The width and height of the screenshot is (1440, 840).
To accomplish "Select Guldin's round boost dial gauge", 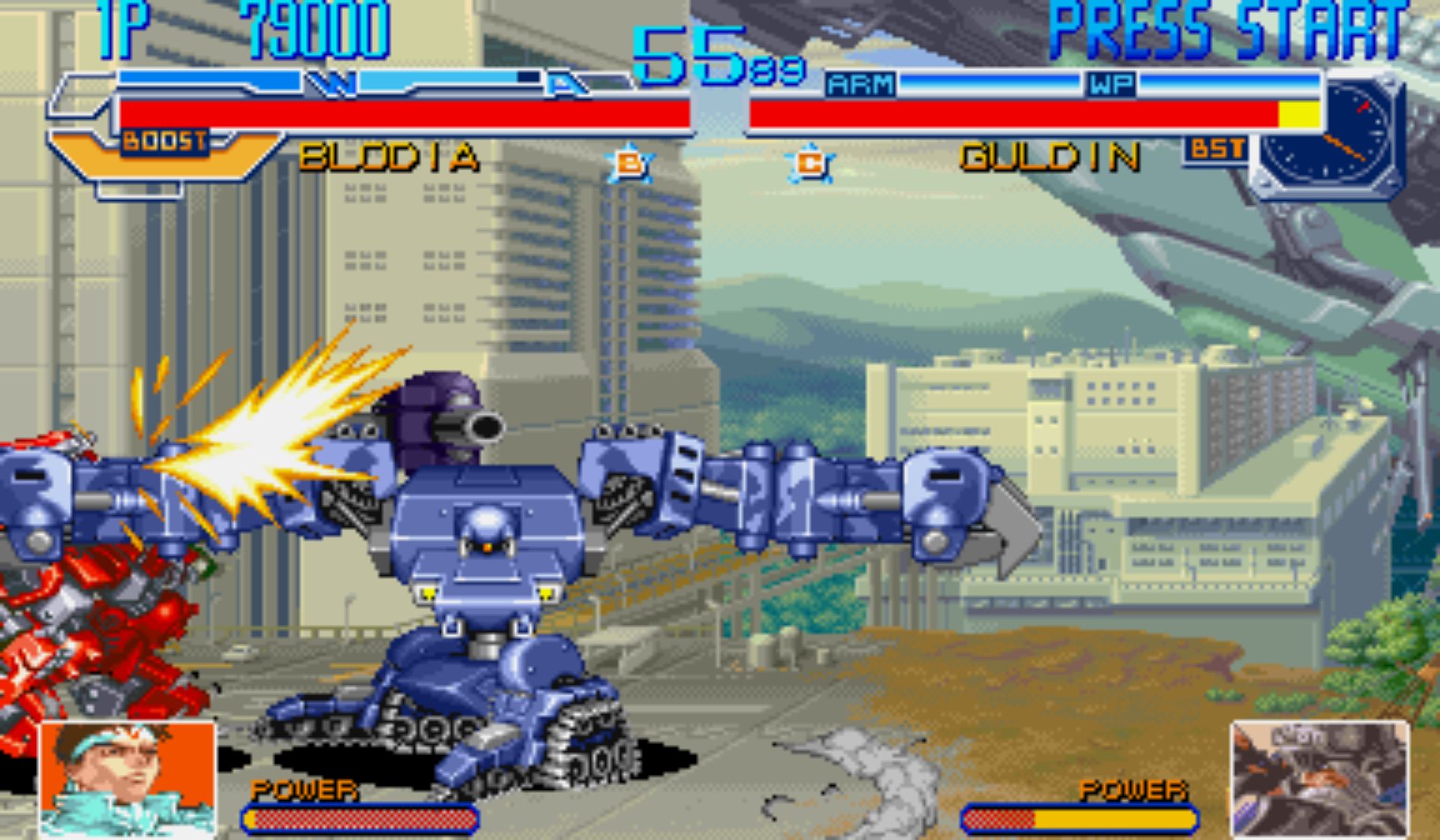I will coord(1326,135).
